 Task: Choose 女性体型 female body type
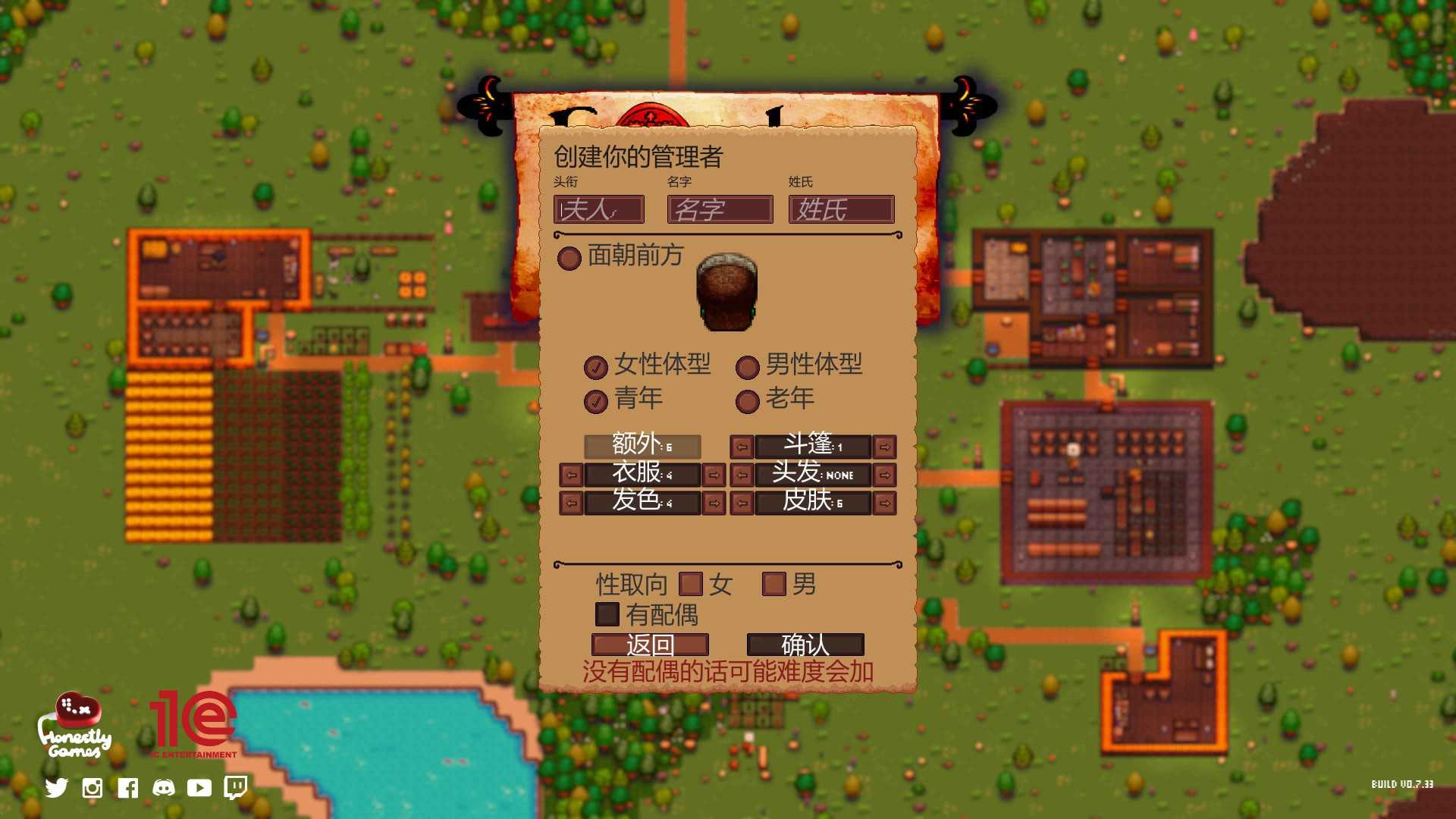[596, 367]
